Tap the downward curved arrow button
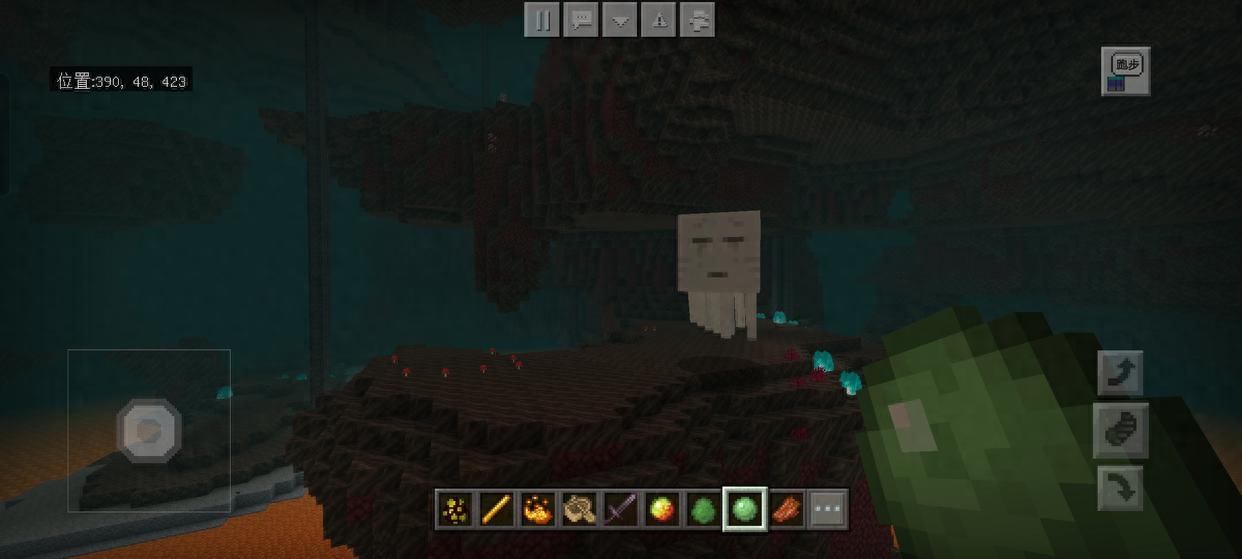This screenshot has height=559, width=1242. [1121, 489]
